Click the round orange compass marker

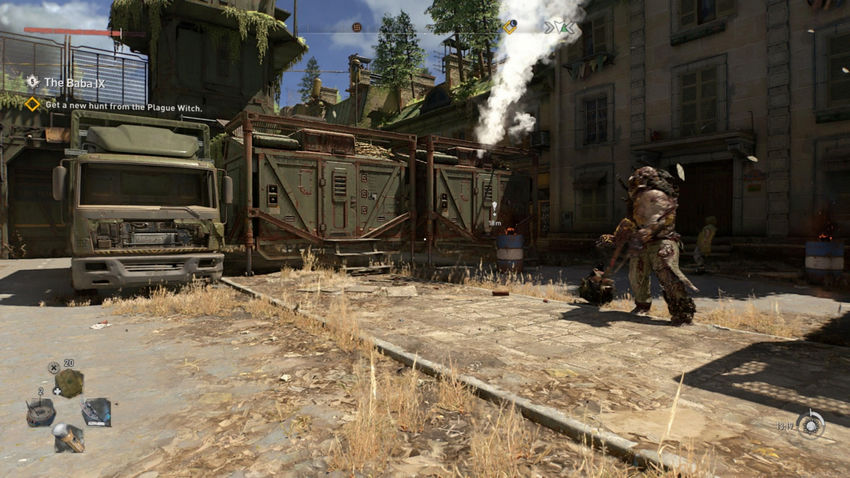click(x=356, y=27)
